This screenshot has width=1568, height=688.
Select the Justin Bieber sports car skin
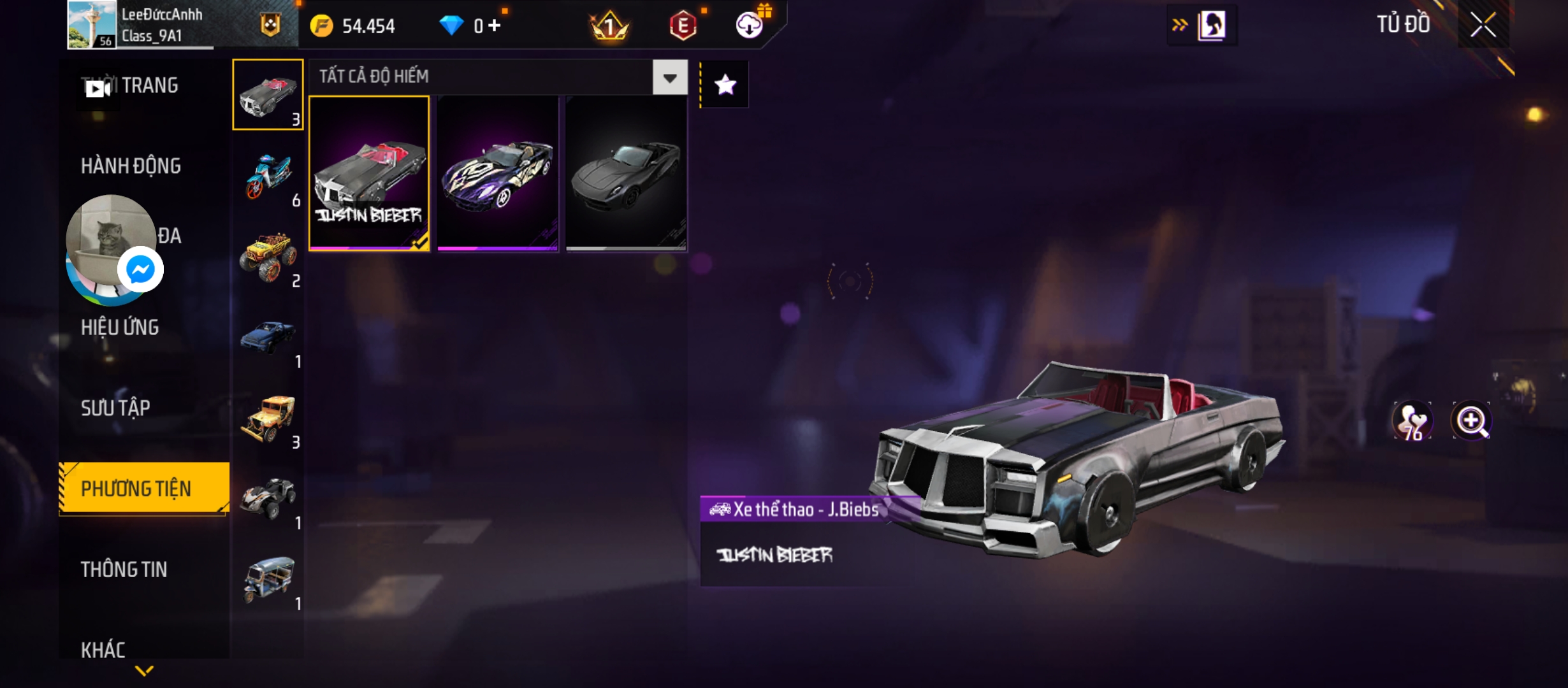(369, 173)
